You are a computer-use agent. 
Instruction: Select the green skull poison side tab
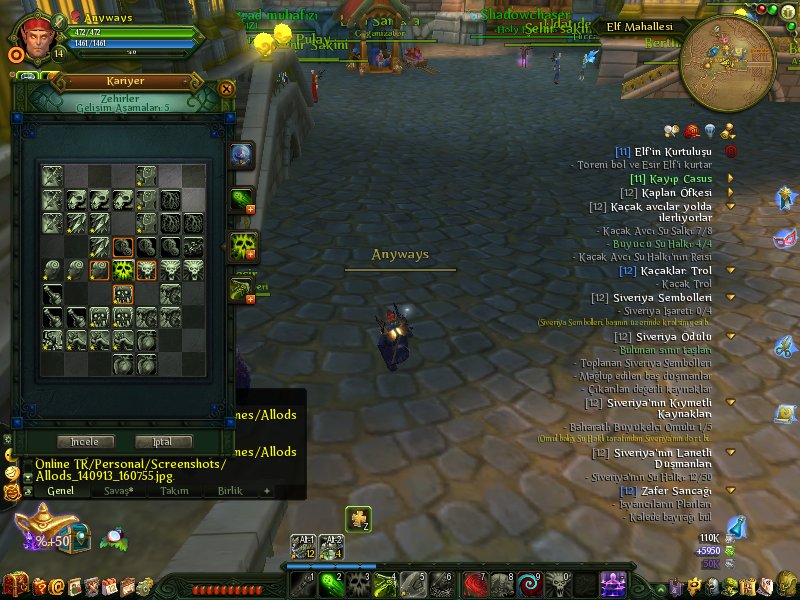click(x=242, y=245)
